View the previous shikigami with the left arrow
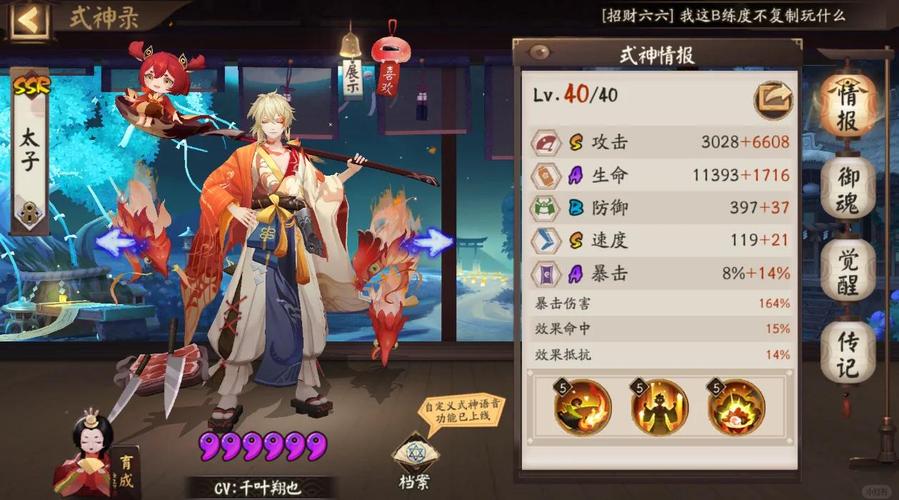The image size is (899, 500). click(118, 241)
